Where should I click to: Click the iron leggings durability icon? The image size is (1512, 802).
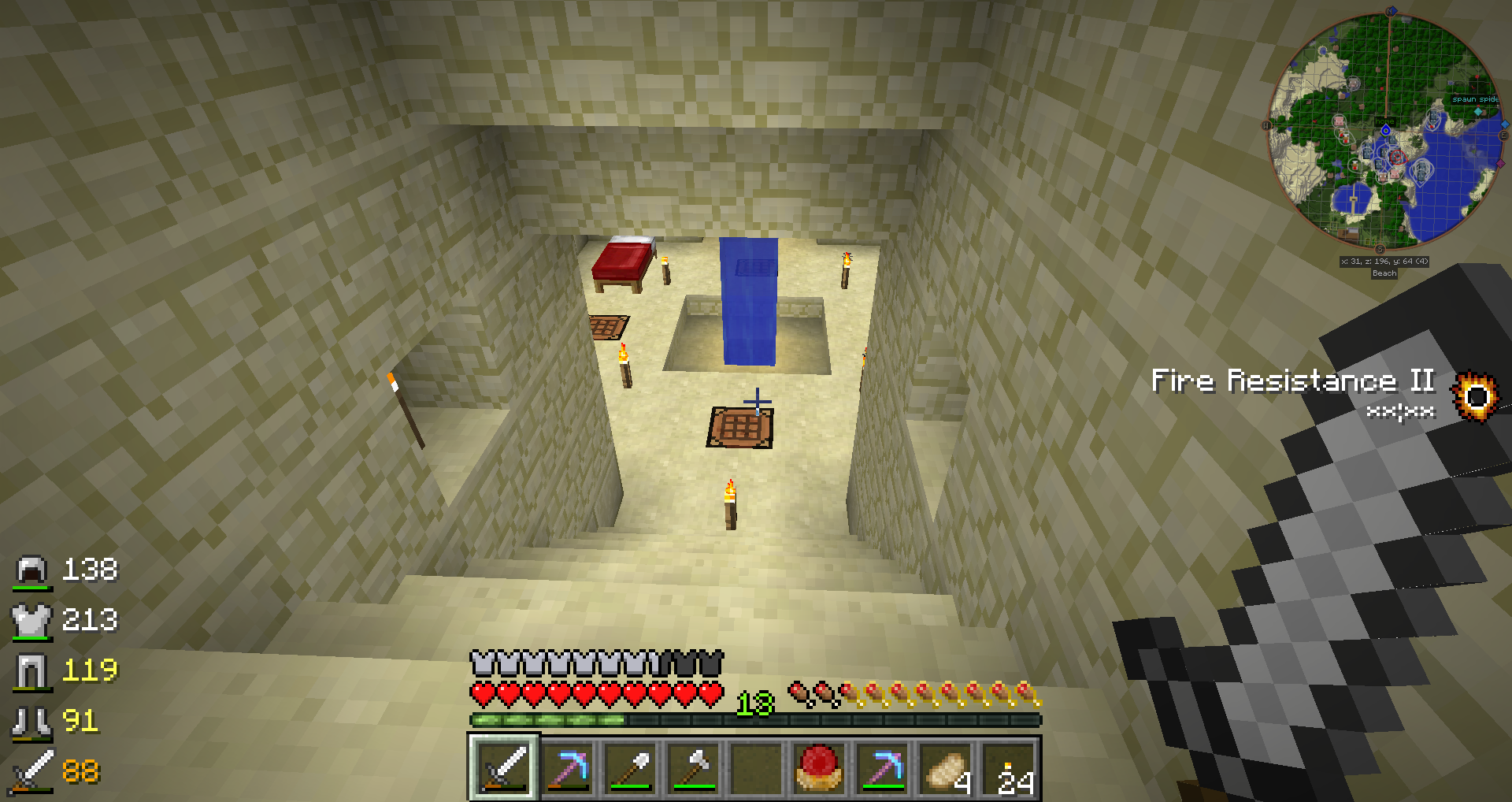31,671
